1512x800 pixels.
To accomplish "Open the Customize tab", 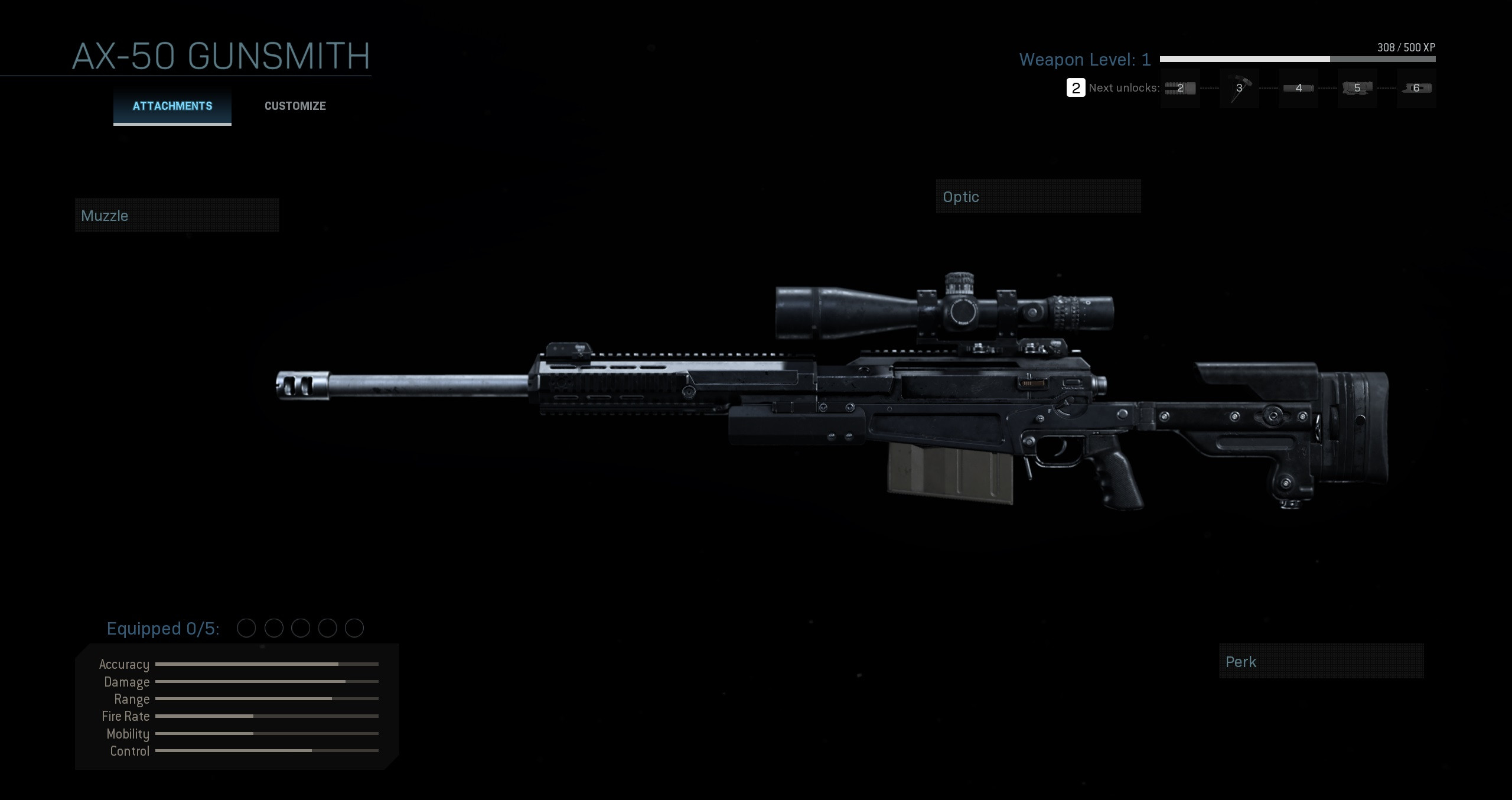I will 295,106.
